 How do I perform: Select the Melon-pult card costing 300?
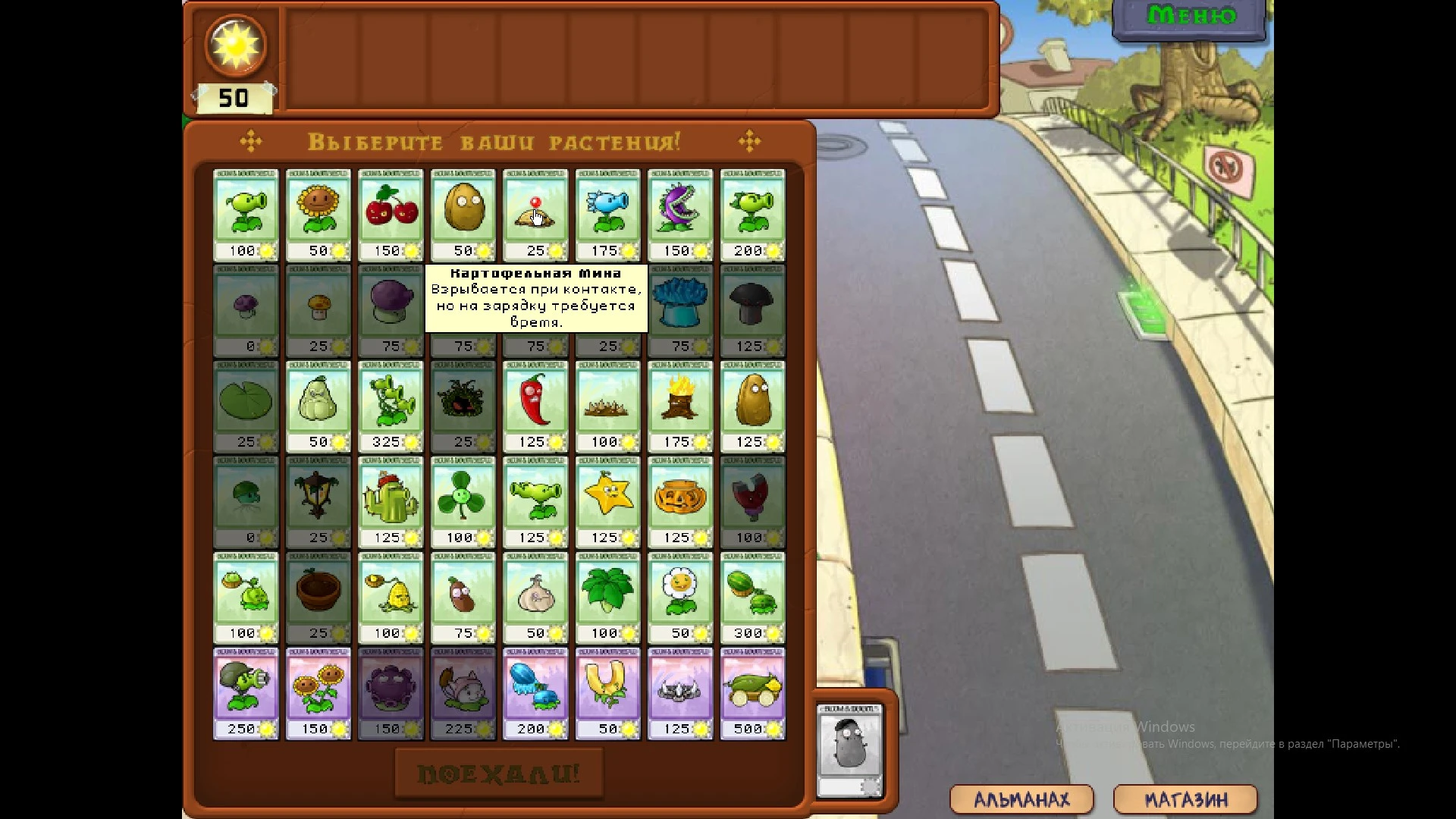pyautogui.click(x=752, y=593)
